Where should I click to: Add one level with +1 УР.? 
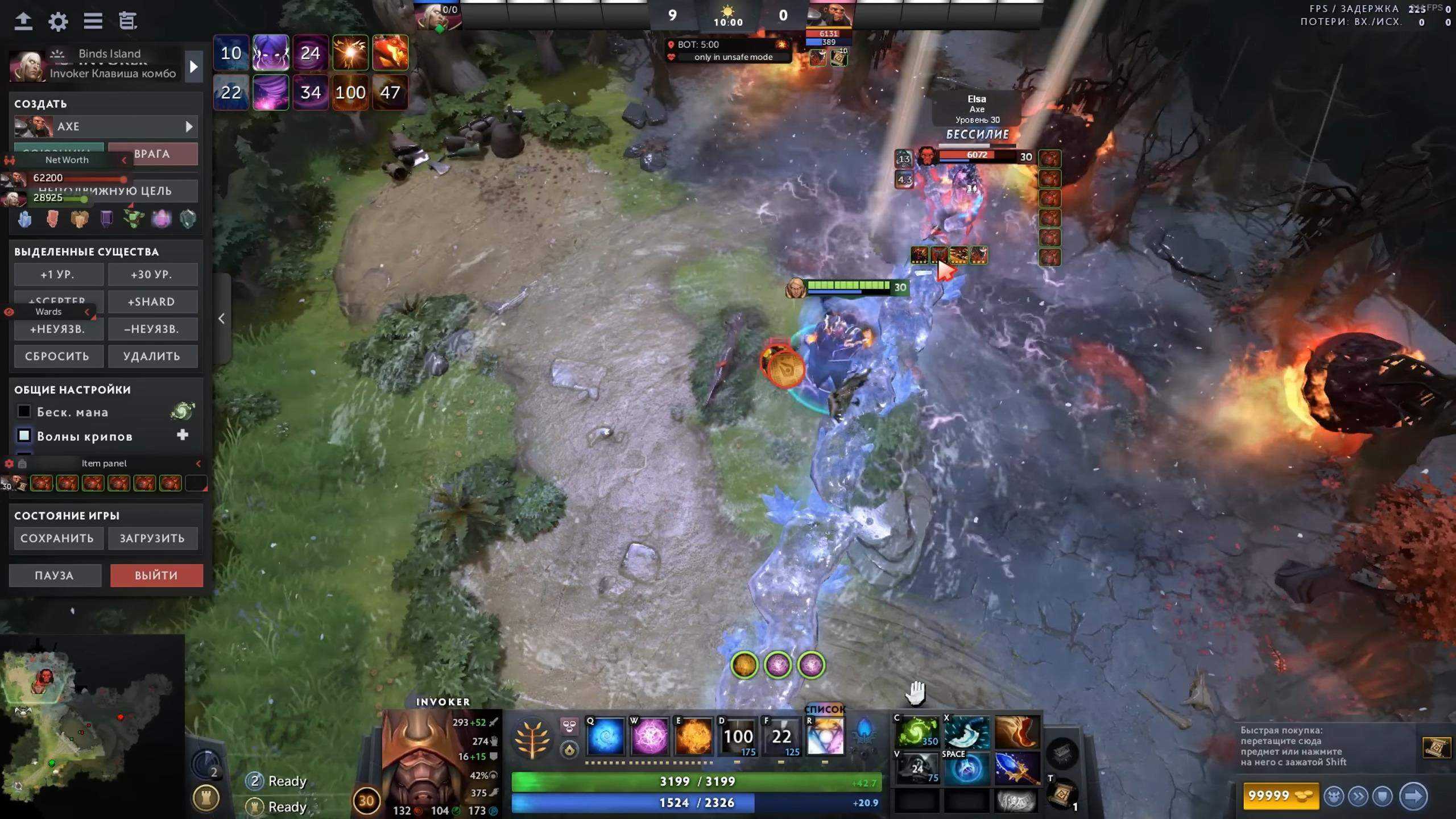pos(58,275)
